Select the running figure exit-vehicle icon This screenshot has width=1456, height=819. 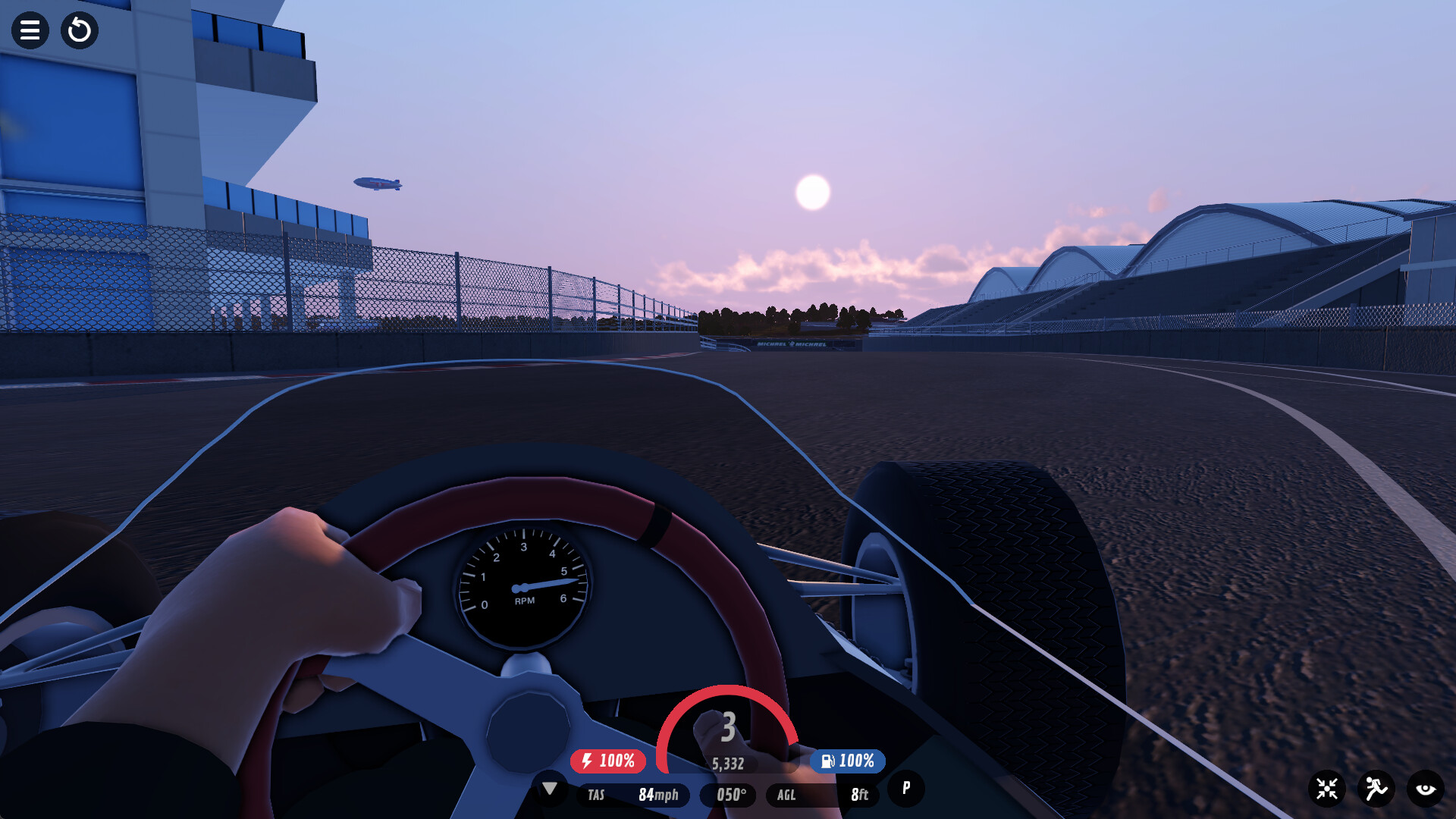coord(1376,789)
